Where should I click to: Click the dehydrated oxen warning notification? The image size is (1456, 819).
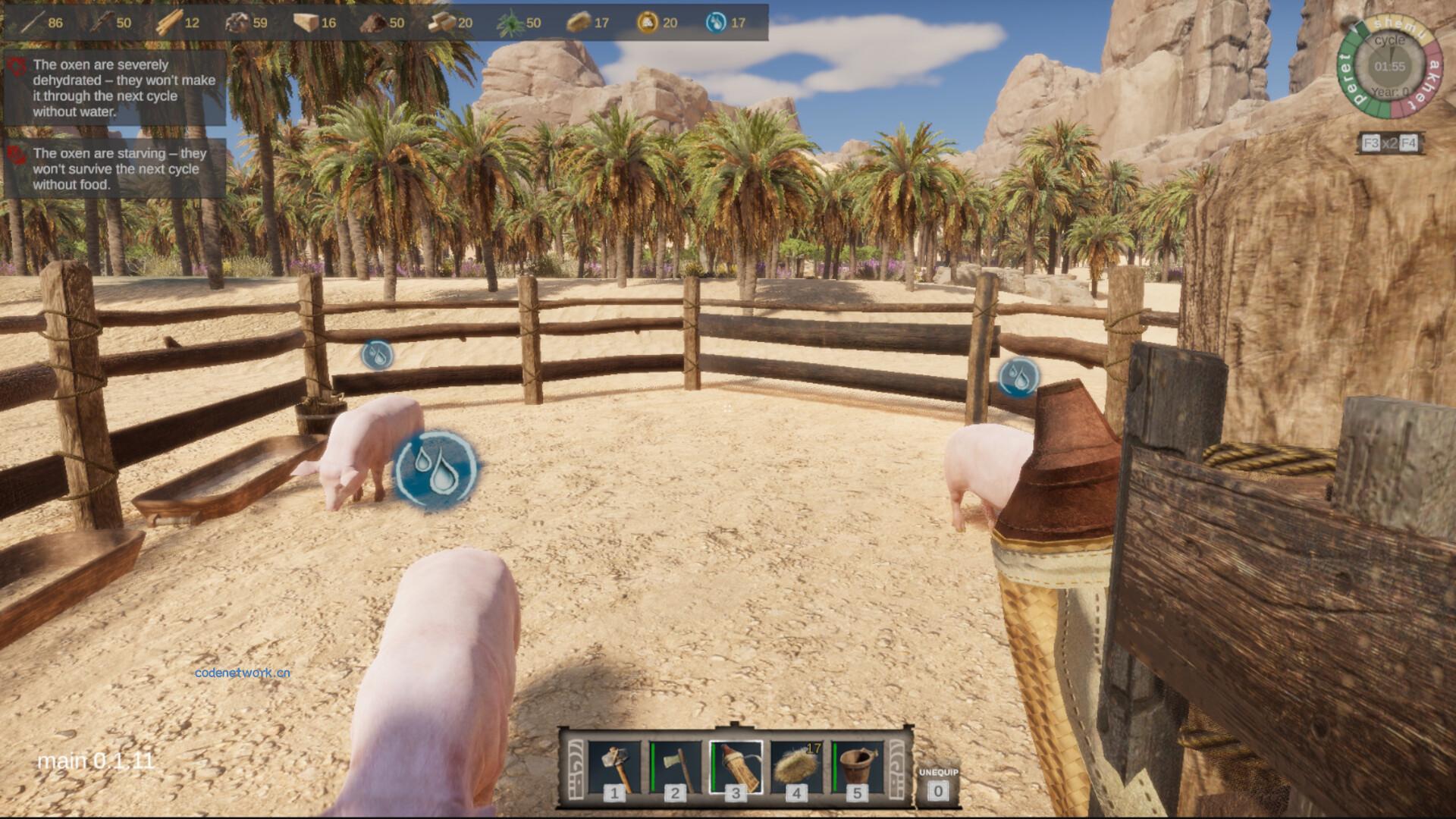[x=115, y=88]
